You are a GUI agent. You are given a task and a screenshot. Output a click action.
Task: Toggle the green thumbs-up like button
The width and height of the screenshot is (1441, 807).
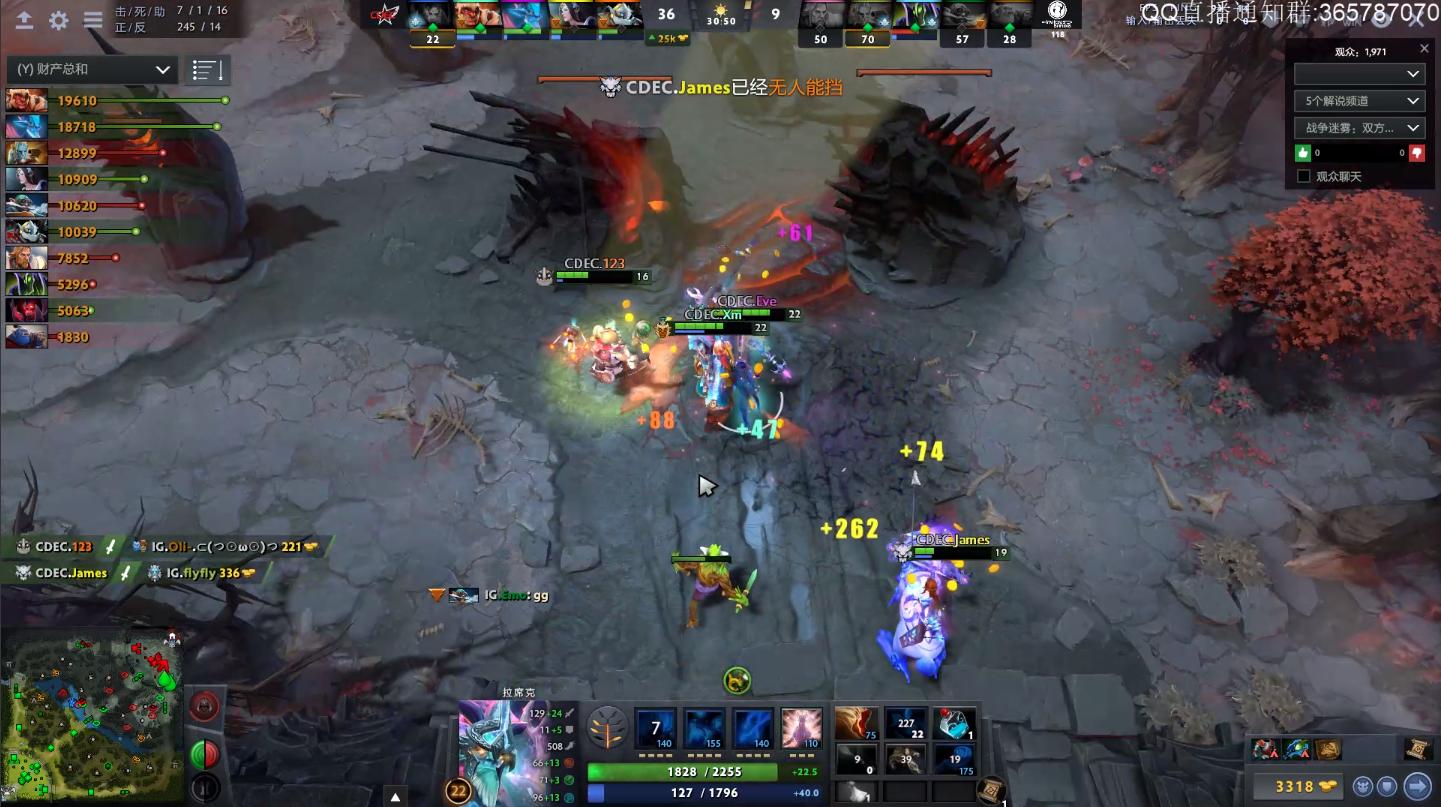[1302, 152]
